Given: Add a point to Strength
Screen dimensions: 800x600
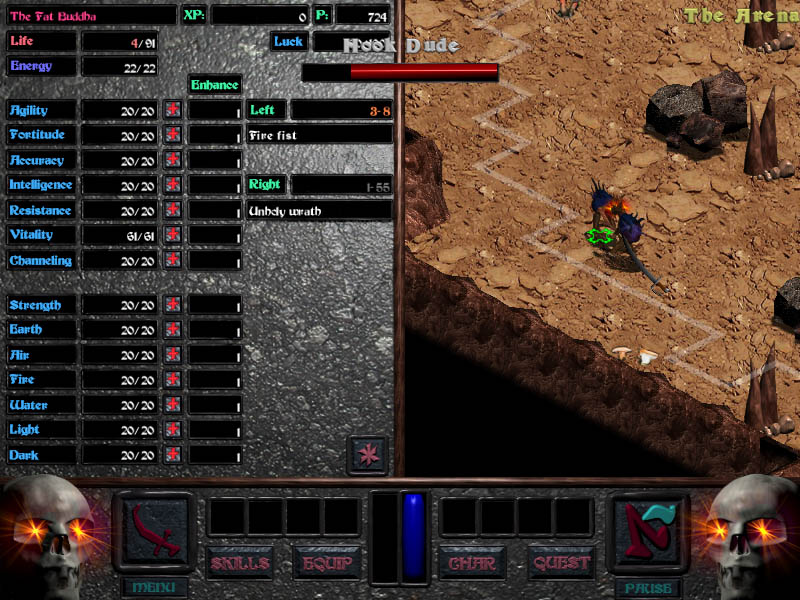Looking at the screenshot, I should (x=173, y=305).
